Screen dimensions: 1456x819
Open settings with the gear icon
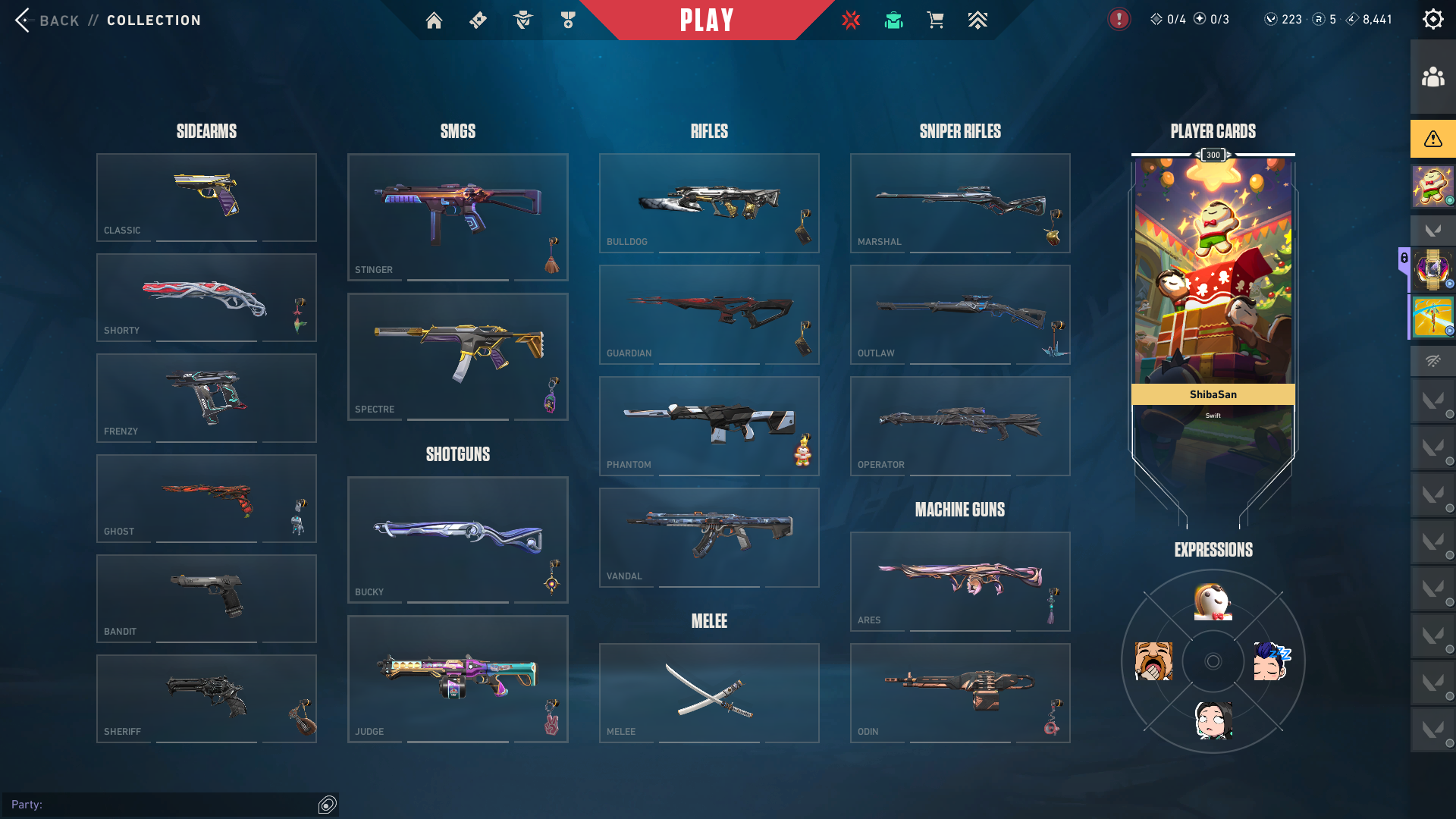1432,20
